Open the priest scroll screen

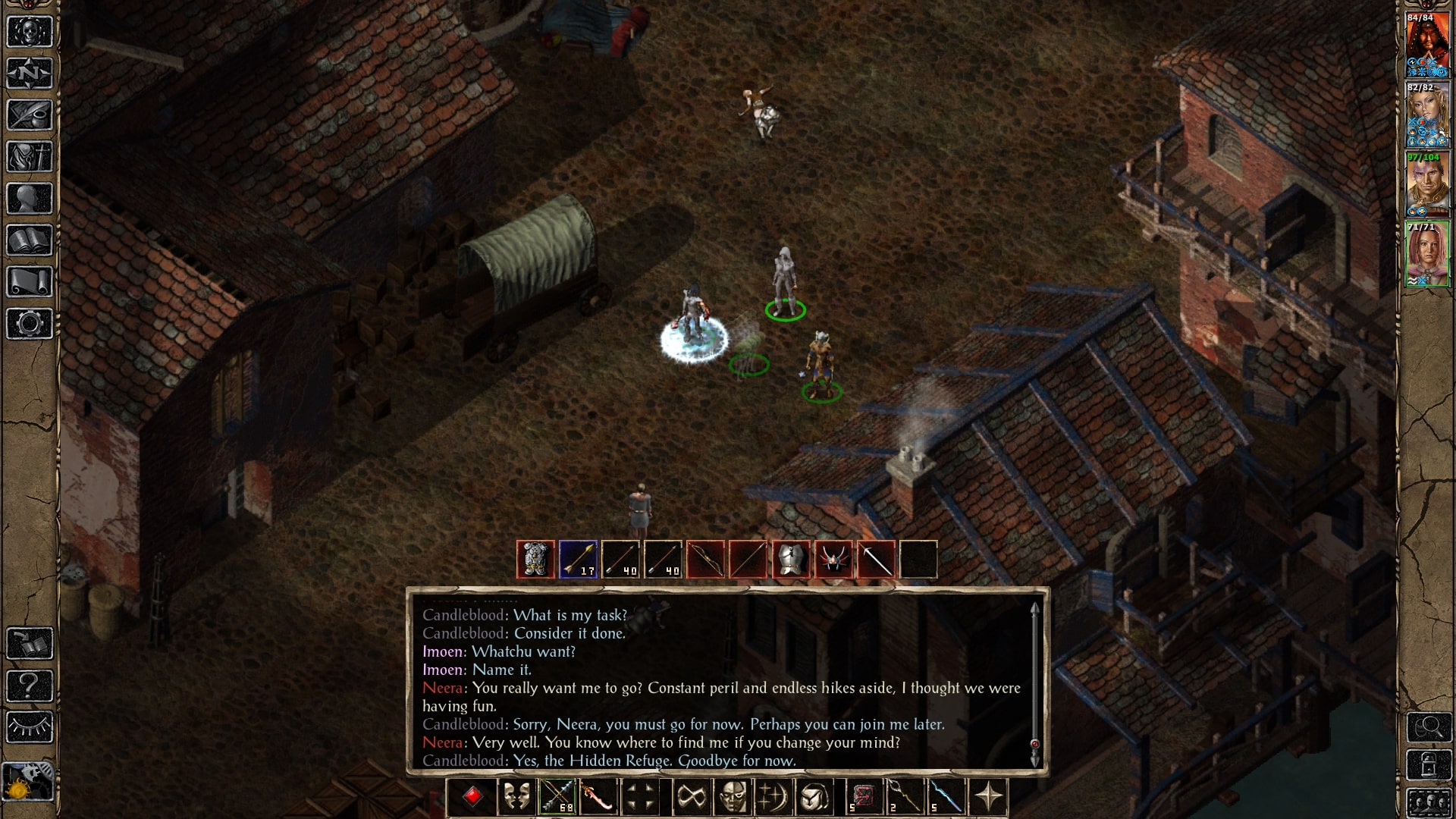(x=30, y=282)
